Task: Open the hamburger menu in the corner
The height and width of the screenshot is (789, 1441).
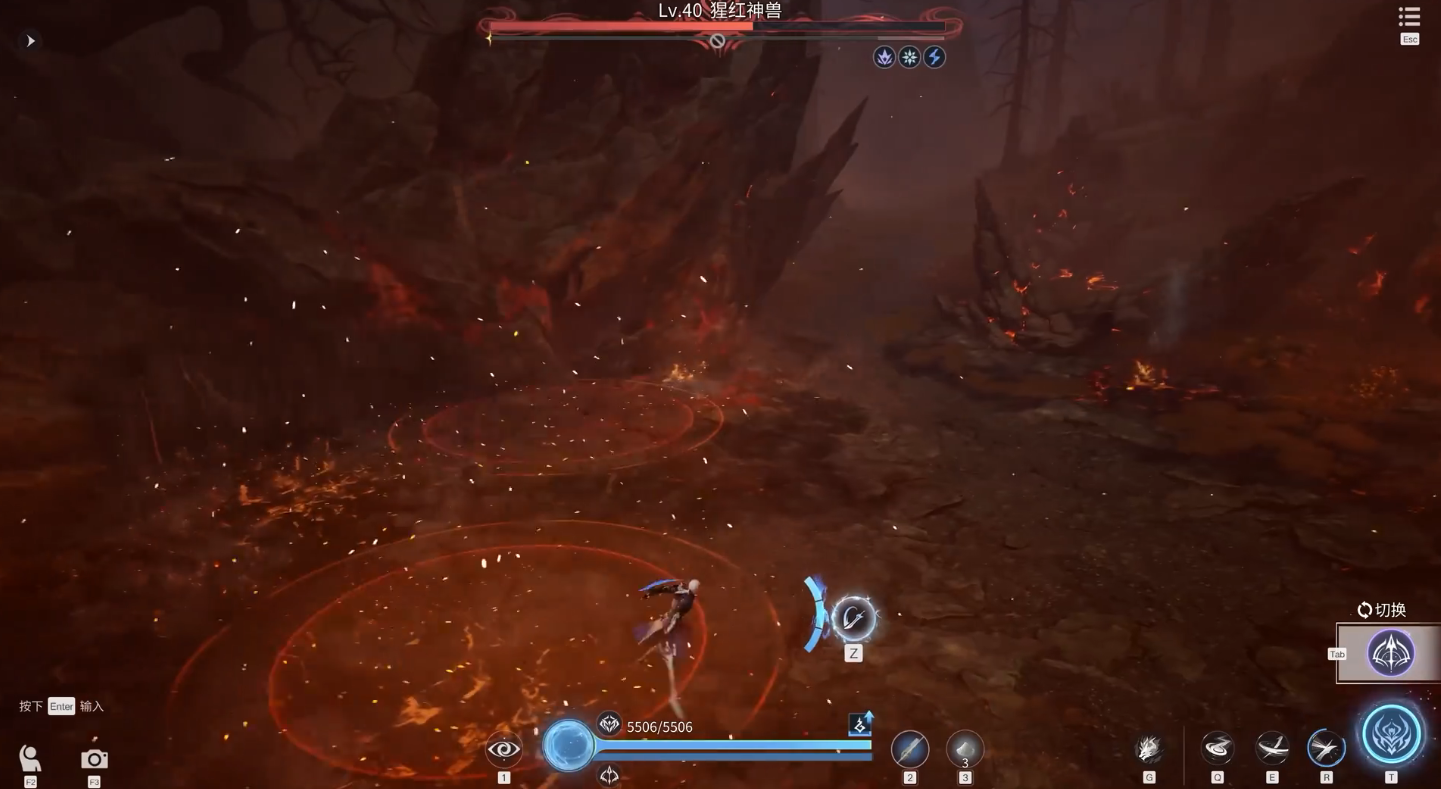Action: [x=1409, y=17]
